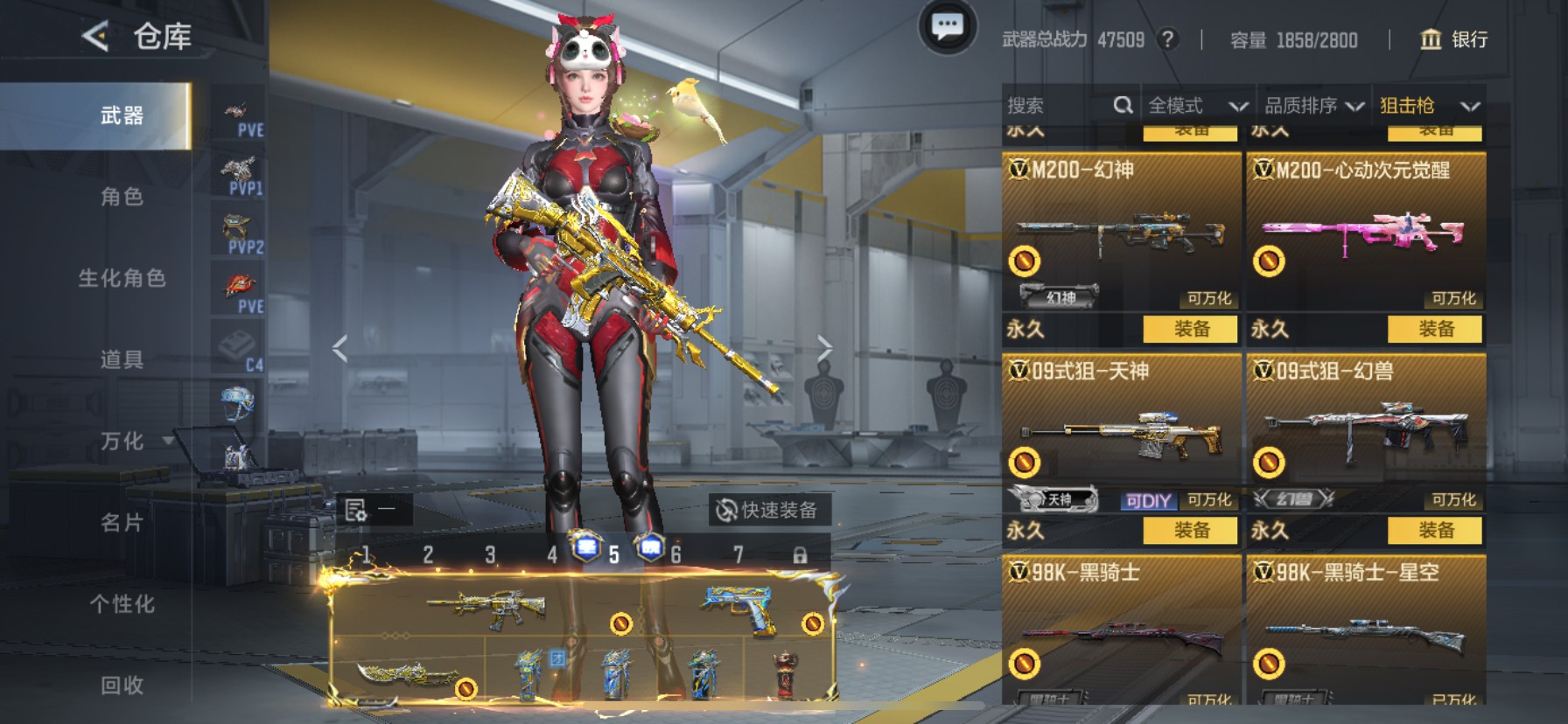Open the 狙击枪 weapon type dropdown
Screen dimensions: 1568x724
click(1429, 106)
